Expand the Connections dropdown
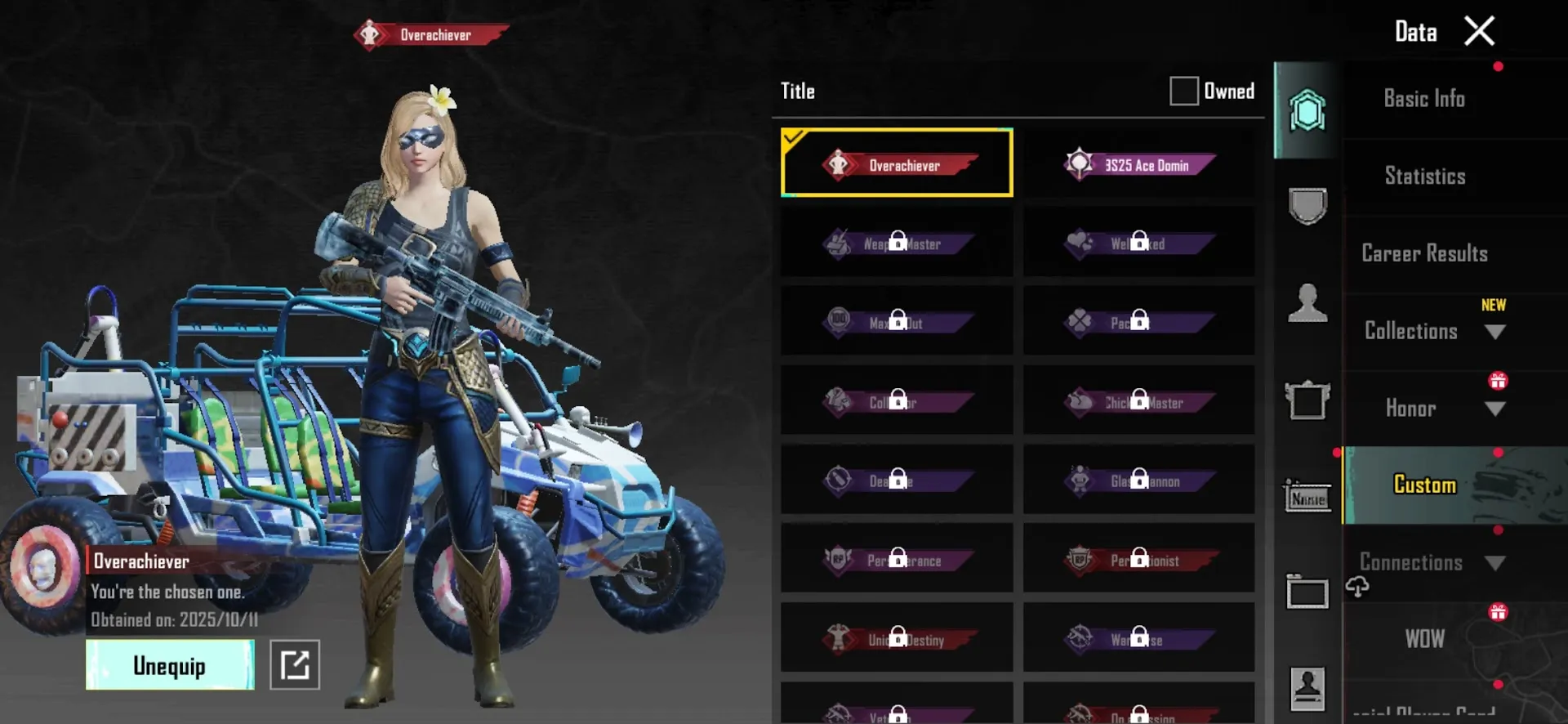 coord(1496,562)
